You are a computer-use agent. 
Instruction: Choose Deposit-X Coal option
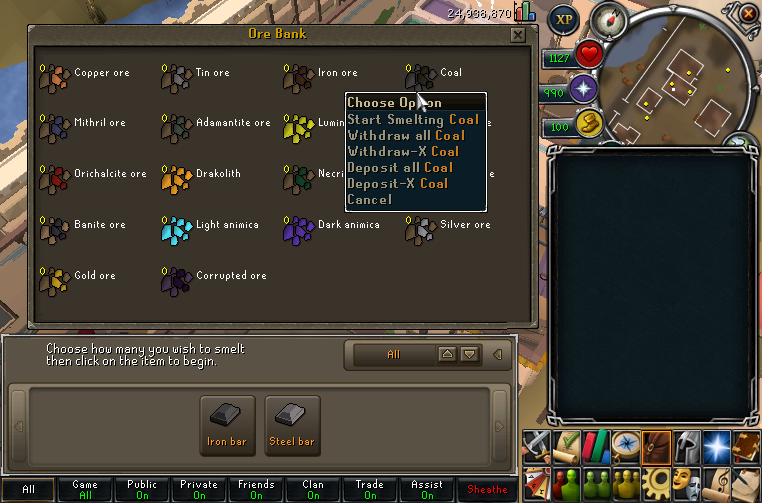pos(397,183)
